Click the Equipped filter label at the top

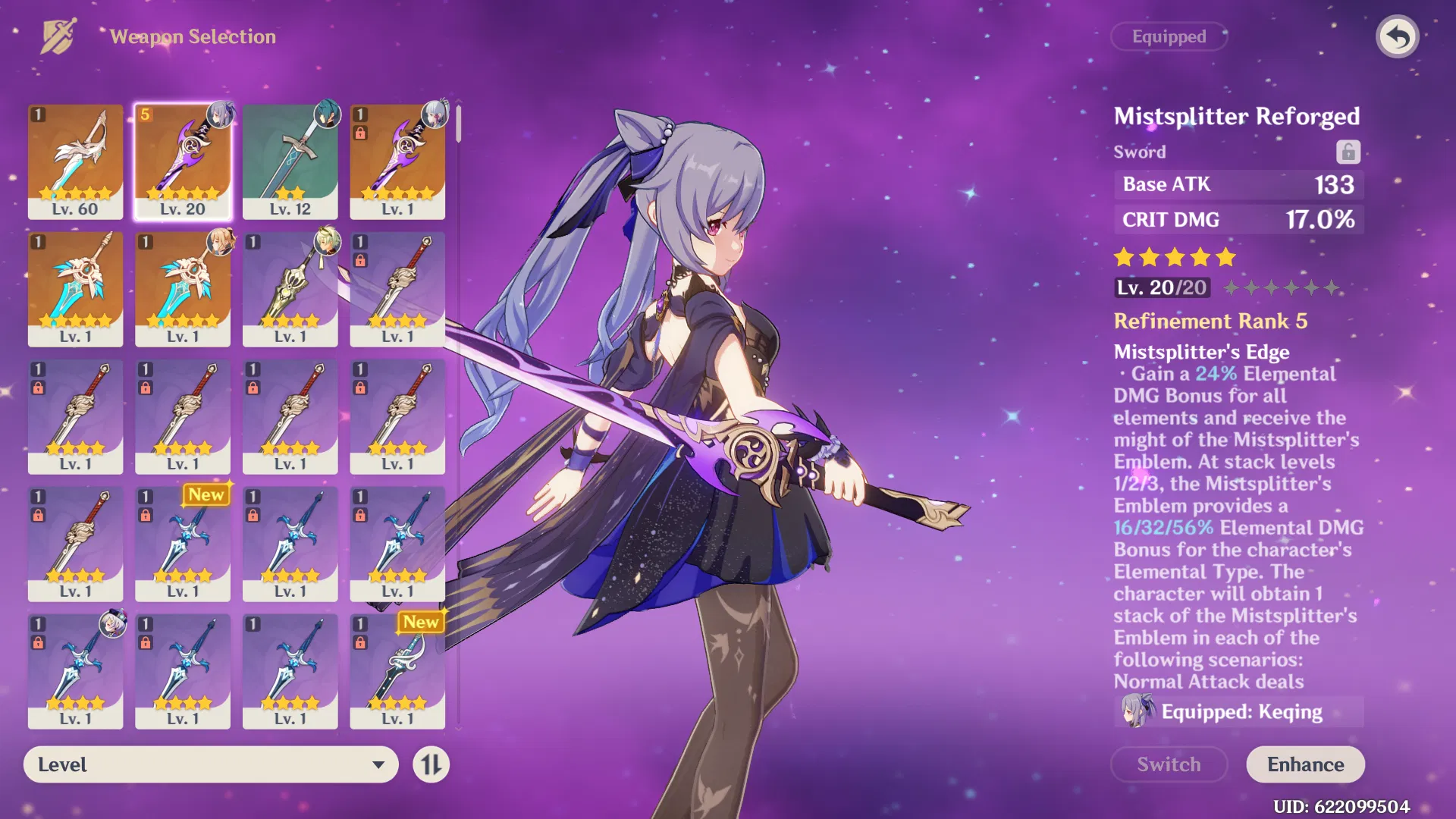tap(1169, 36)
